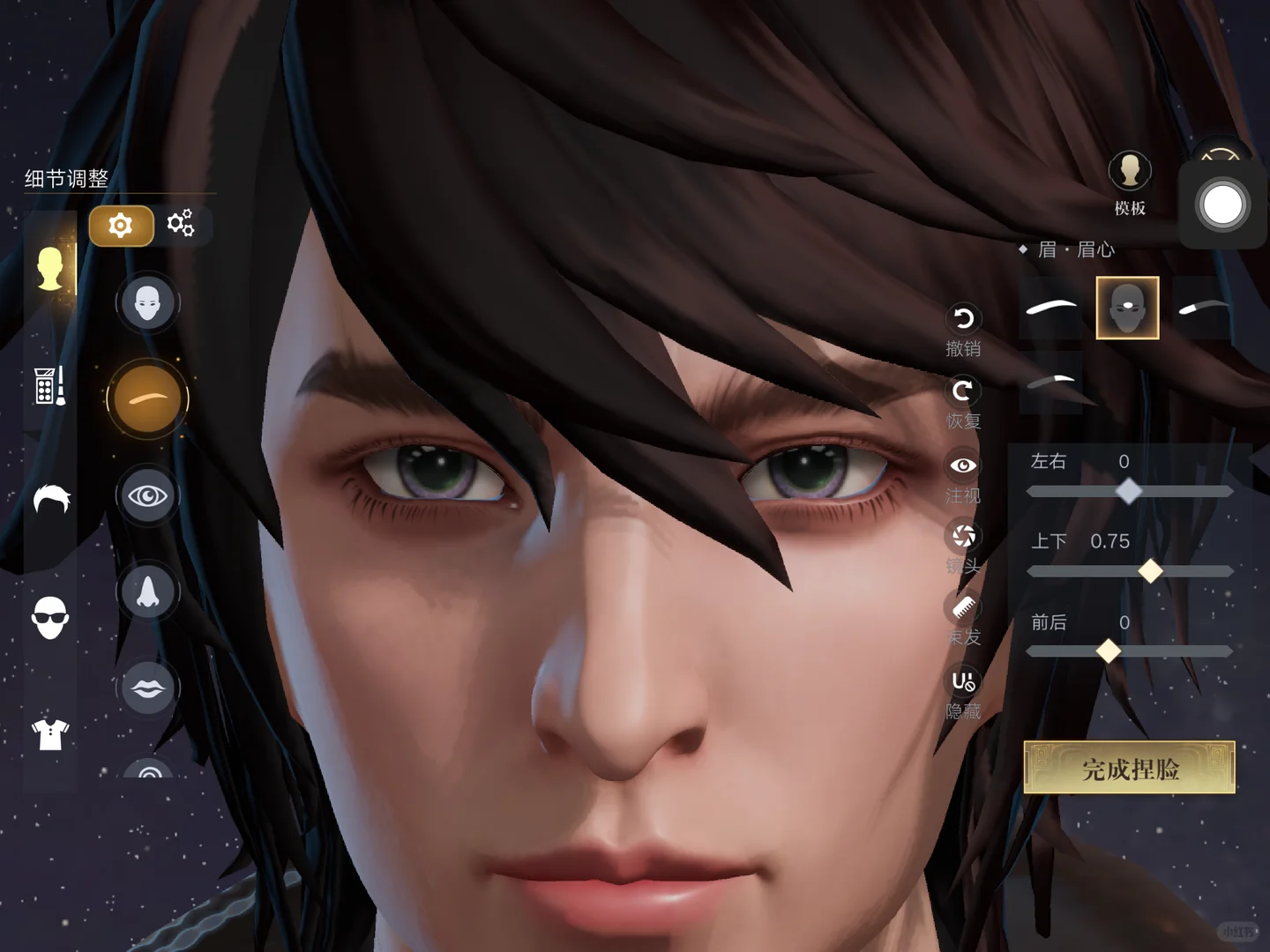Toggle the 注视 gaze eye icon
The image size is (1270, 952).
963,465
